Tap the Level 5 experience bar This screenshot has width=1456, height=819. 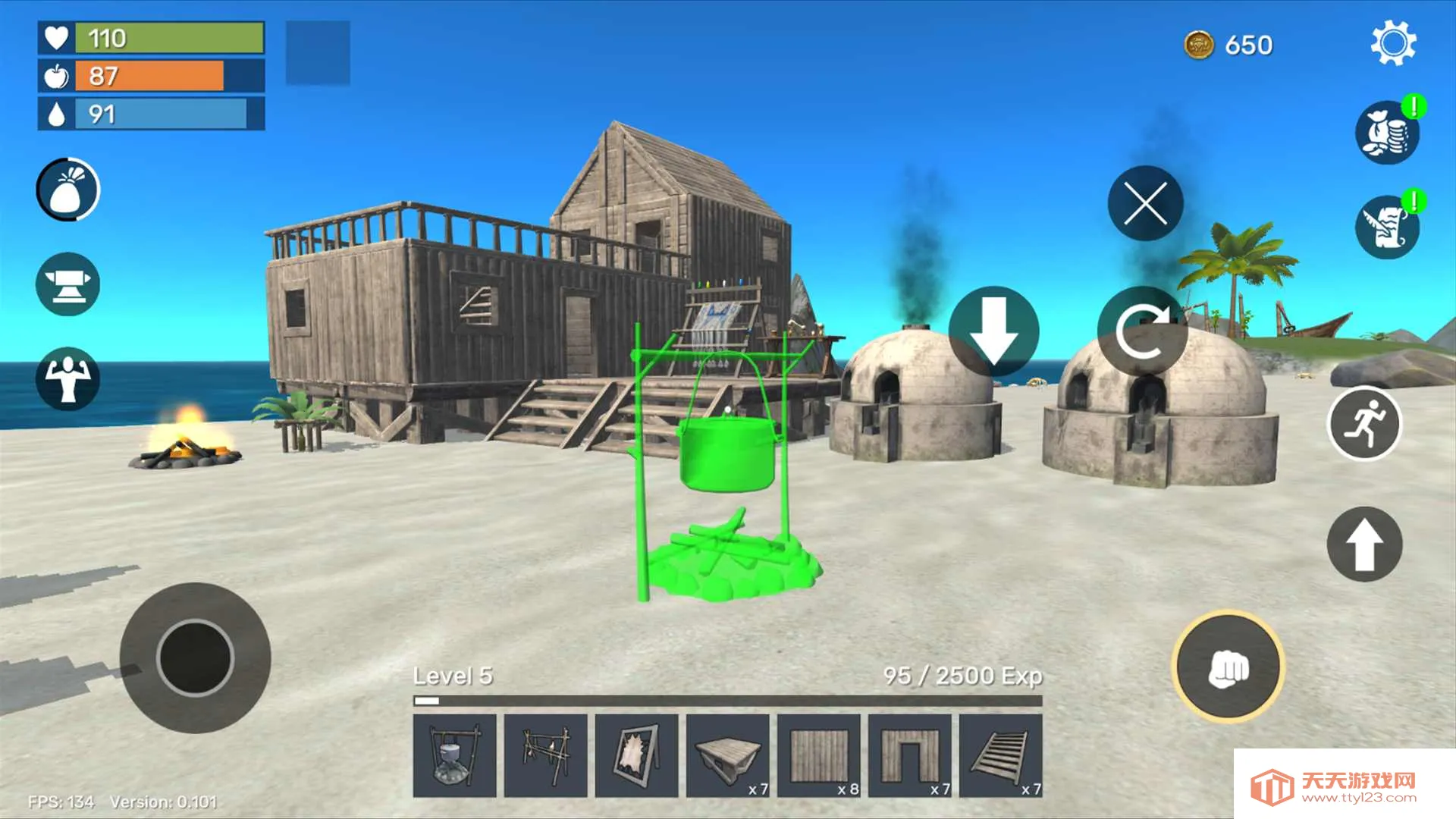pyautogui.click(x=728, y=699)
